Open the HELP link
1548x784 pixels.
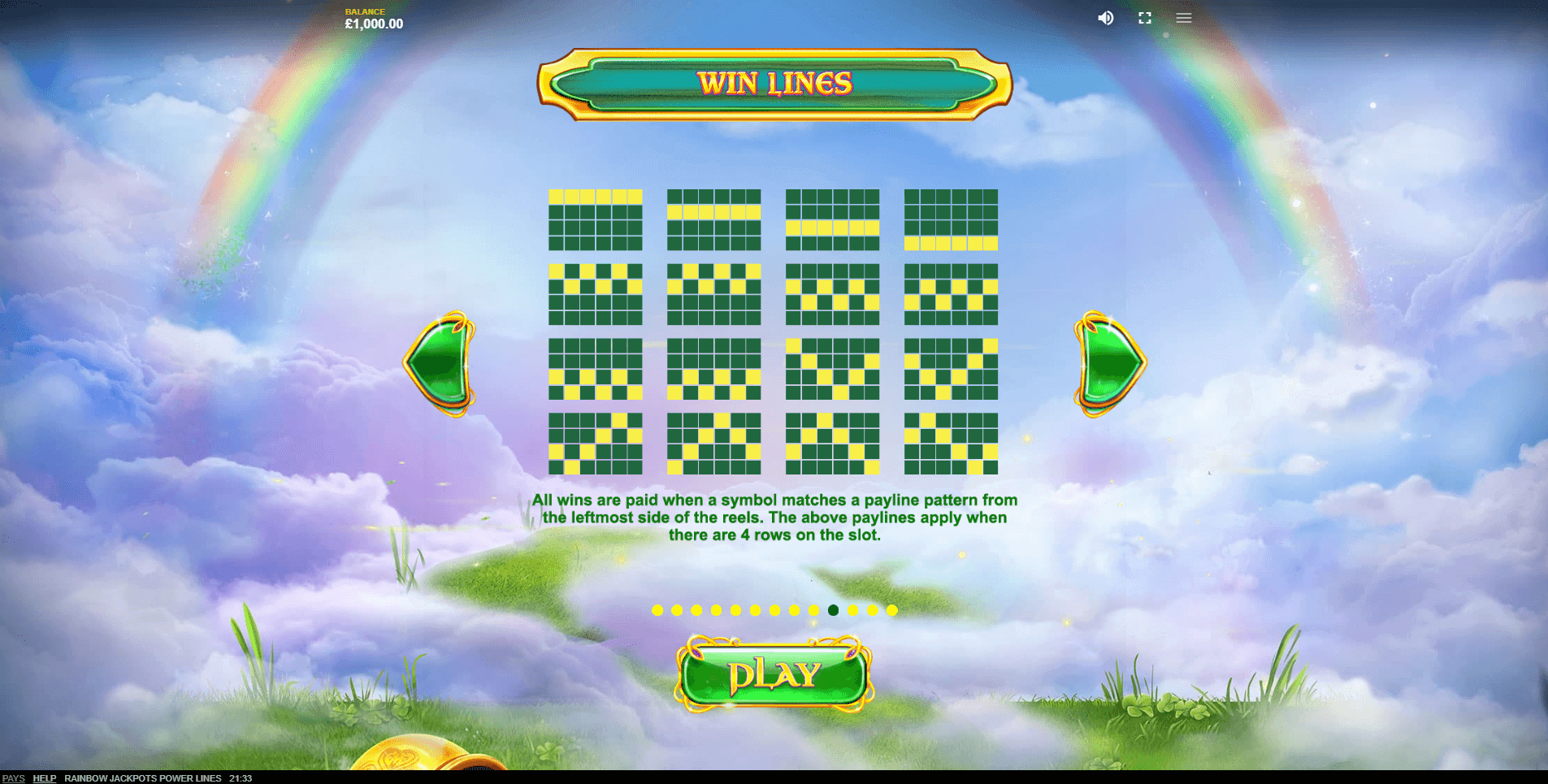pos(44,778)
